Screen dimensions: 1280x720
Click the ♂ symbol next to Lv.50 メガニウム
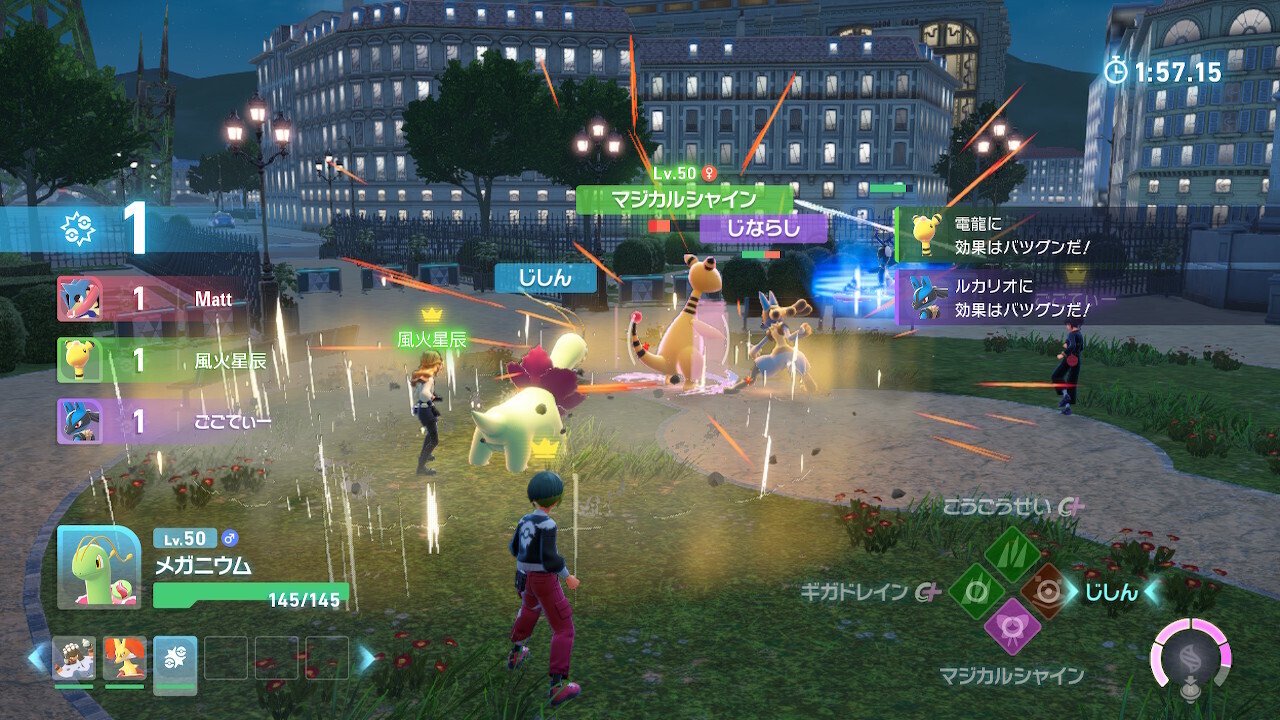tap(230, 538)
